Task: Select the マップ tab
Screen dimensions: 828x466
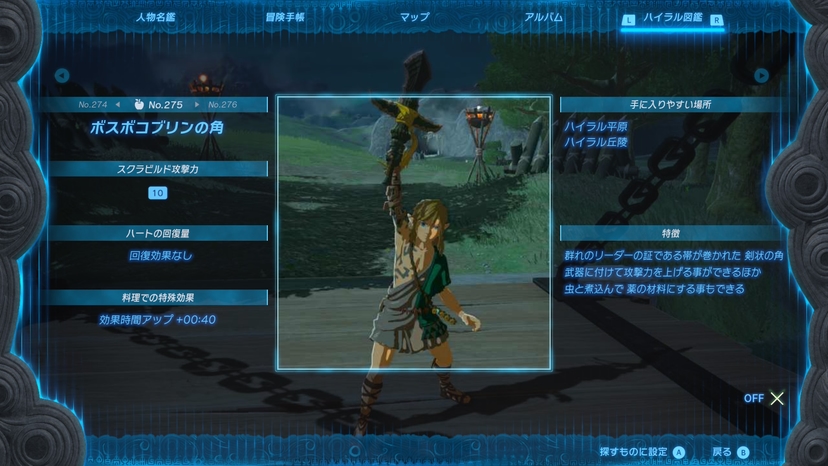Action: point(414,17)
